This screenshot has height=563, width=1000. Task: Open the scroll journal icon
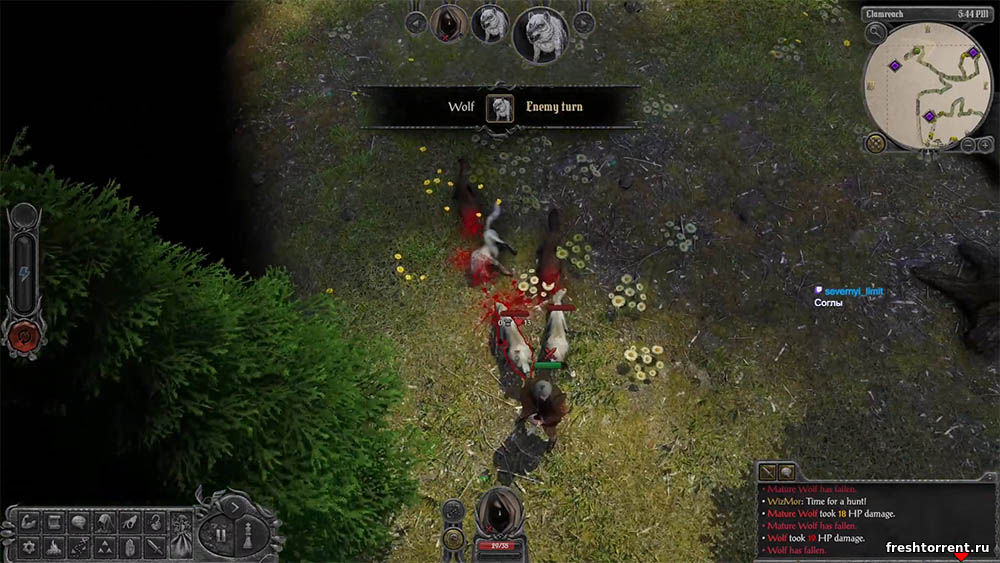coord(54,521)
